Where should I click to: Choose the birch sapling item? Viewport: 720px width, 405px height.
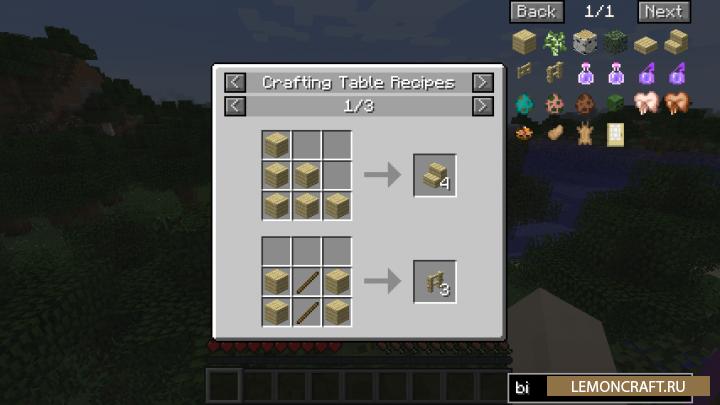click(x=555, y=42)
